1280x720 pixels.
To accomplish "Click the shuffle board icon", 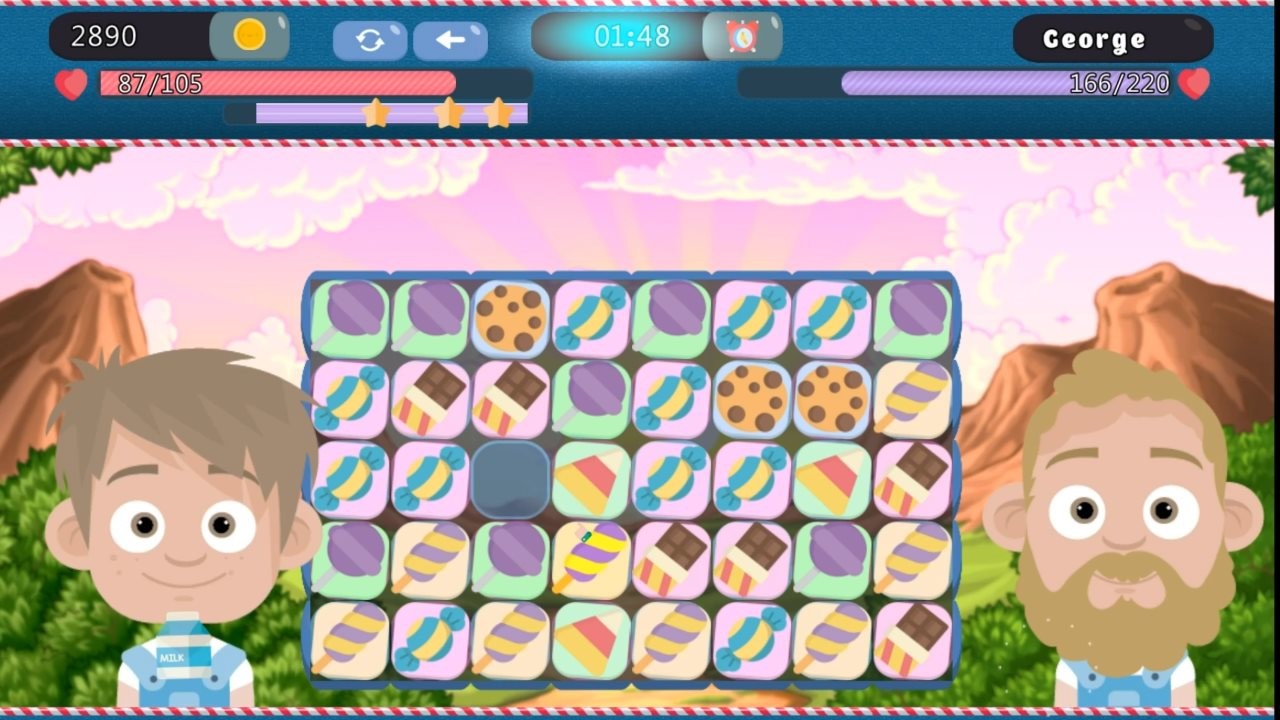I will coord(371,38).
